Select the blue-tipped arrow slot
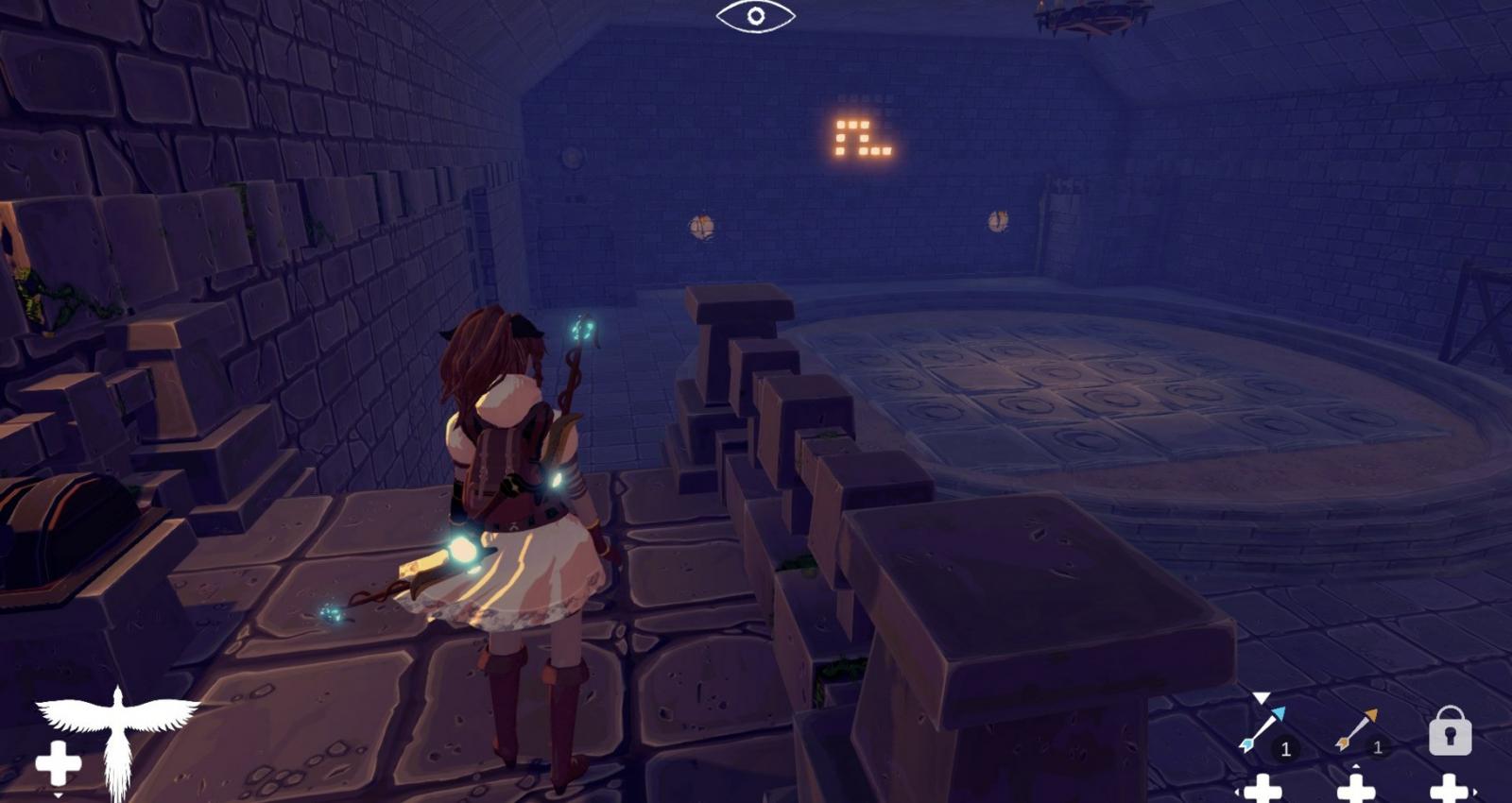The width and height of the screenshot is (1512, 803). coord(1263,730)
